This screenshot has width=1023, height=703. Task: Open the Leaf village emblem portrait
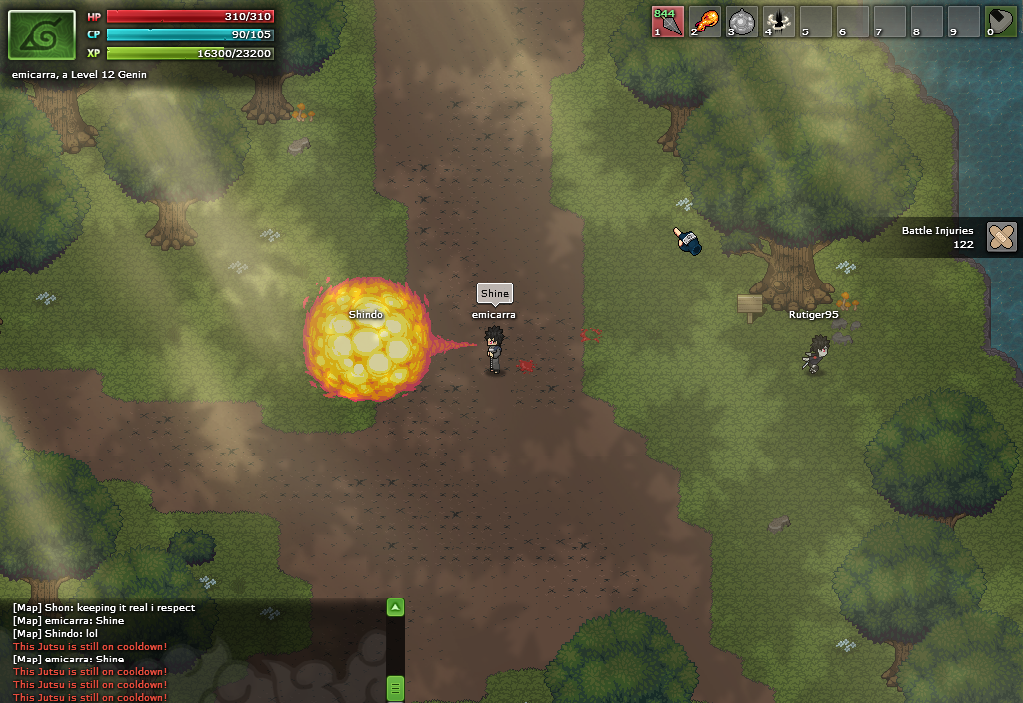click(42, 35)
